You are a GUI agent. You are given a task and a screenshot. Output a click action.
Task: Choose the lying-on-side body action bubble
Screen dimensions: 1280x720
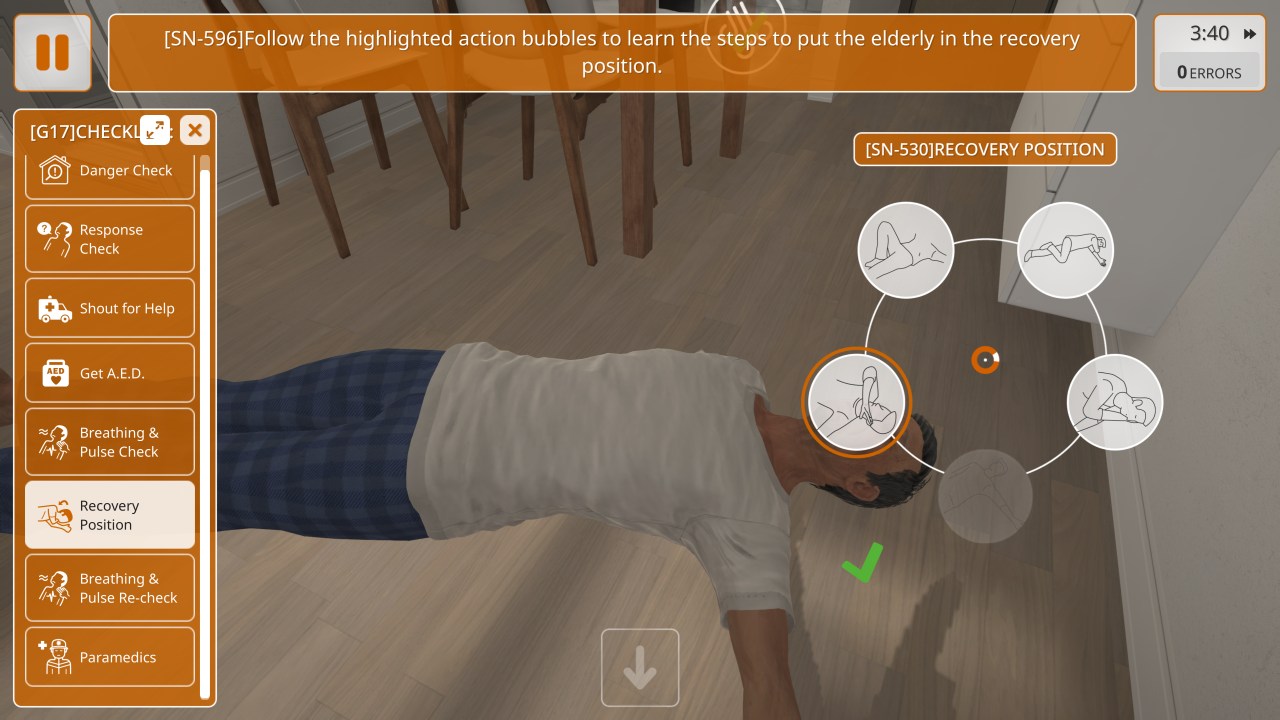(x=1066, y=250)
